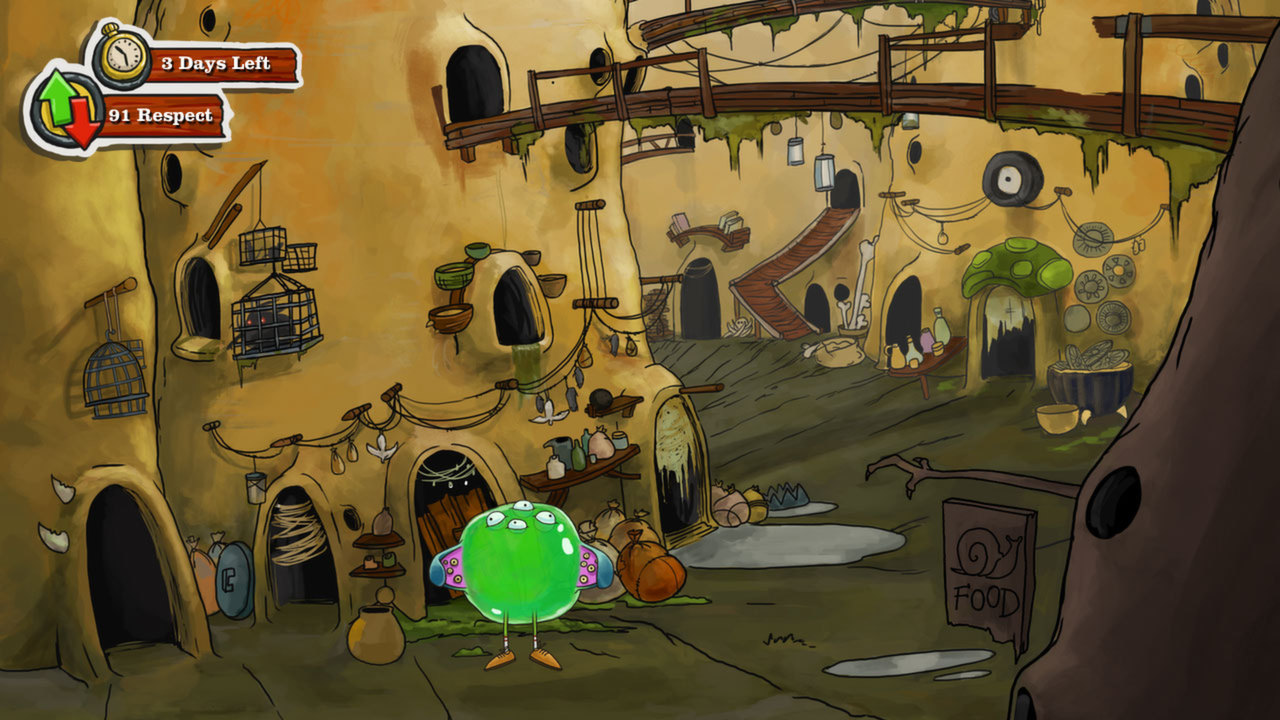
Task: Click the stopwatch timer icon
Action: tap(120, 55)
